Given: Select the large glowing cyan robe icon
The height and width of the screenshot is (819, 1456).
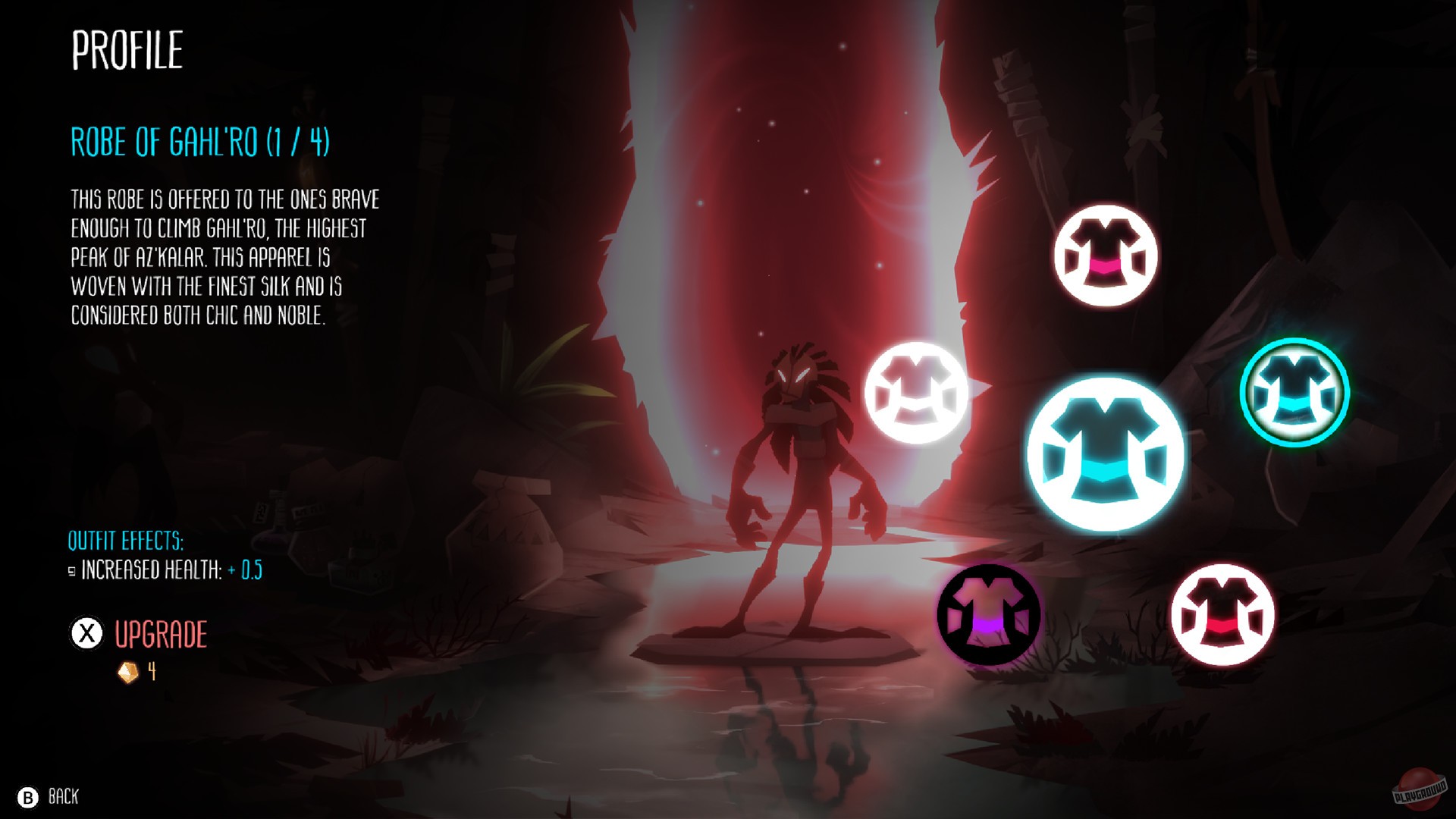Looking at the screenshot, I should point(1106,453).
